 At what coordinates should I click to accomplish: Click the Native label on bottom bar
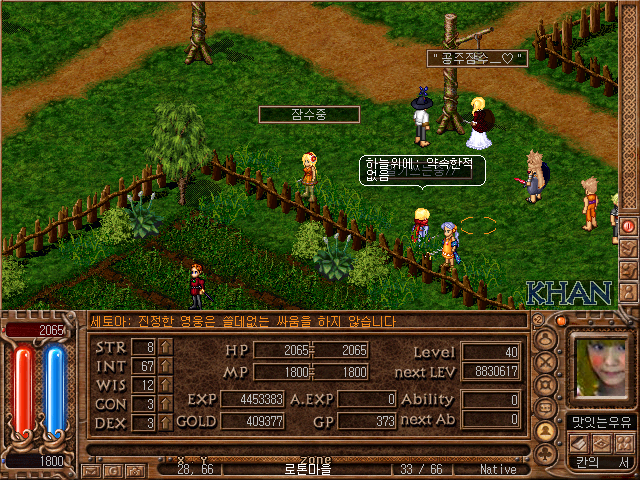[x=498, y=469]
